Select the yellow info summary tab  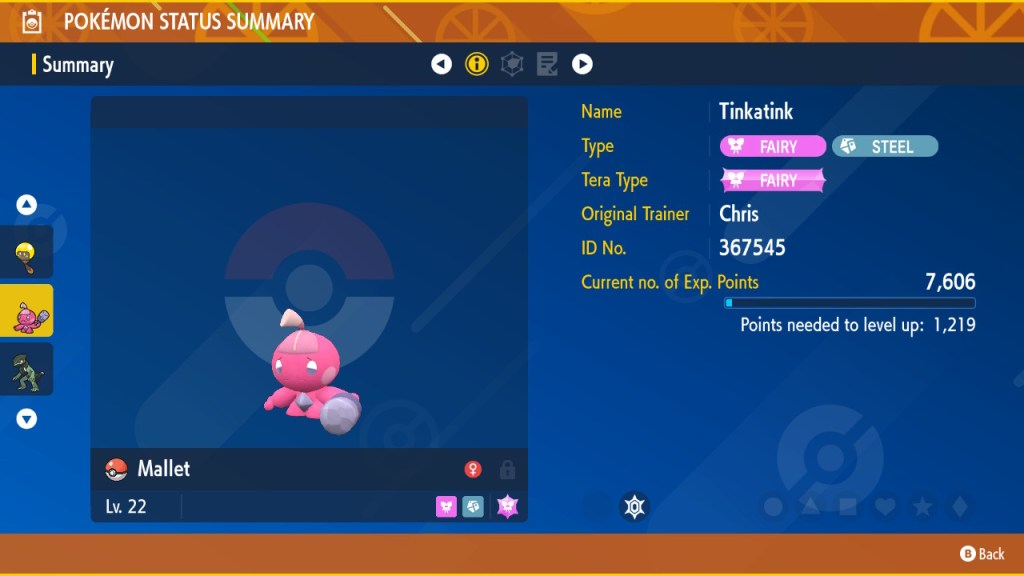click(x=477, y=65)
